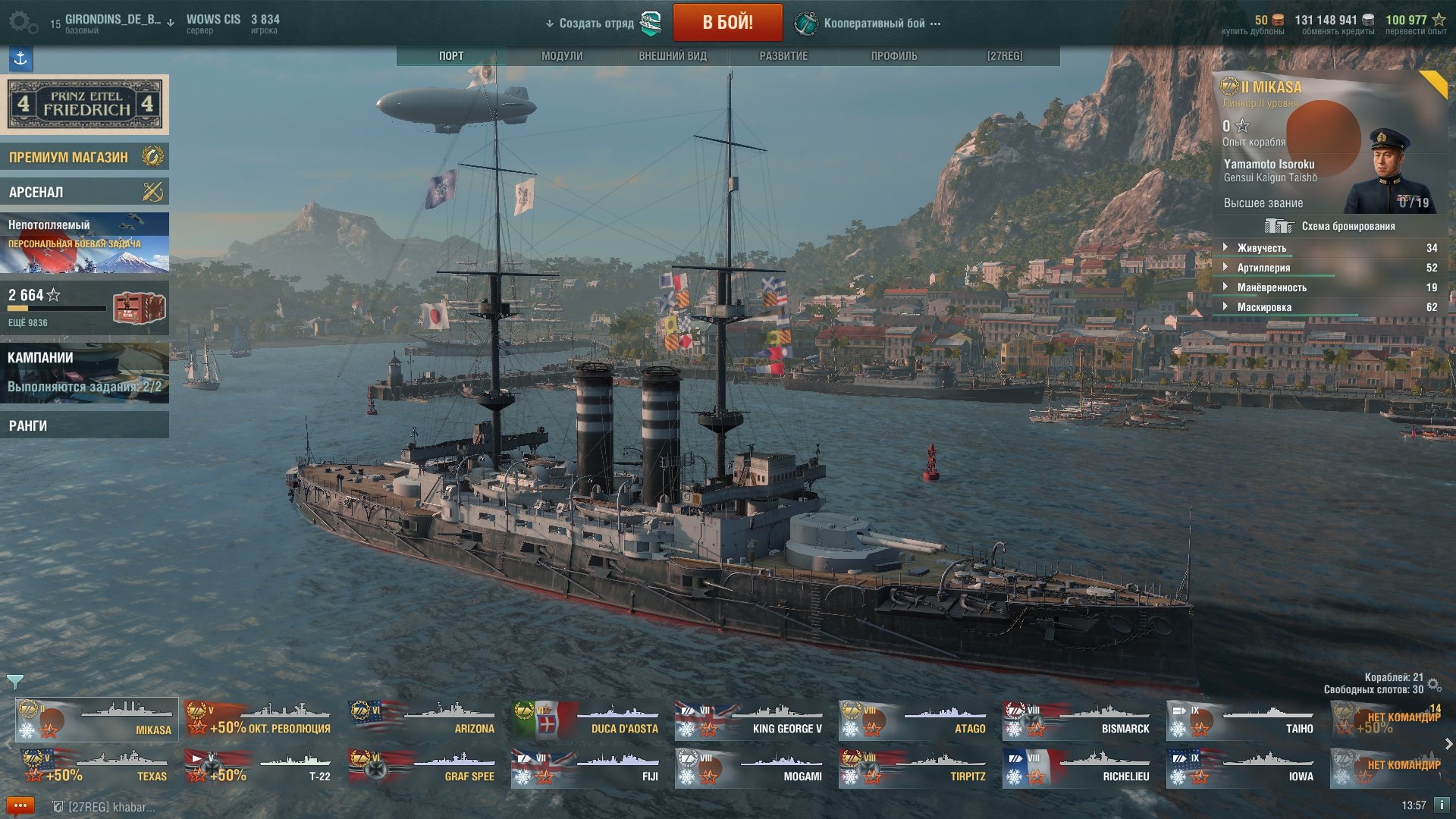Start the battle with В БОЙ! button

(x=727, y=23)
